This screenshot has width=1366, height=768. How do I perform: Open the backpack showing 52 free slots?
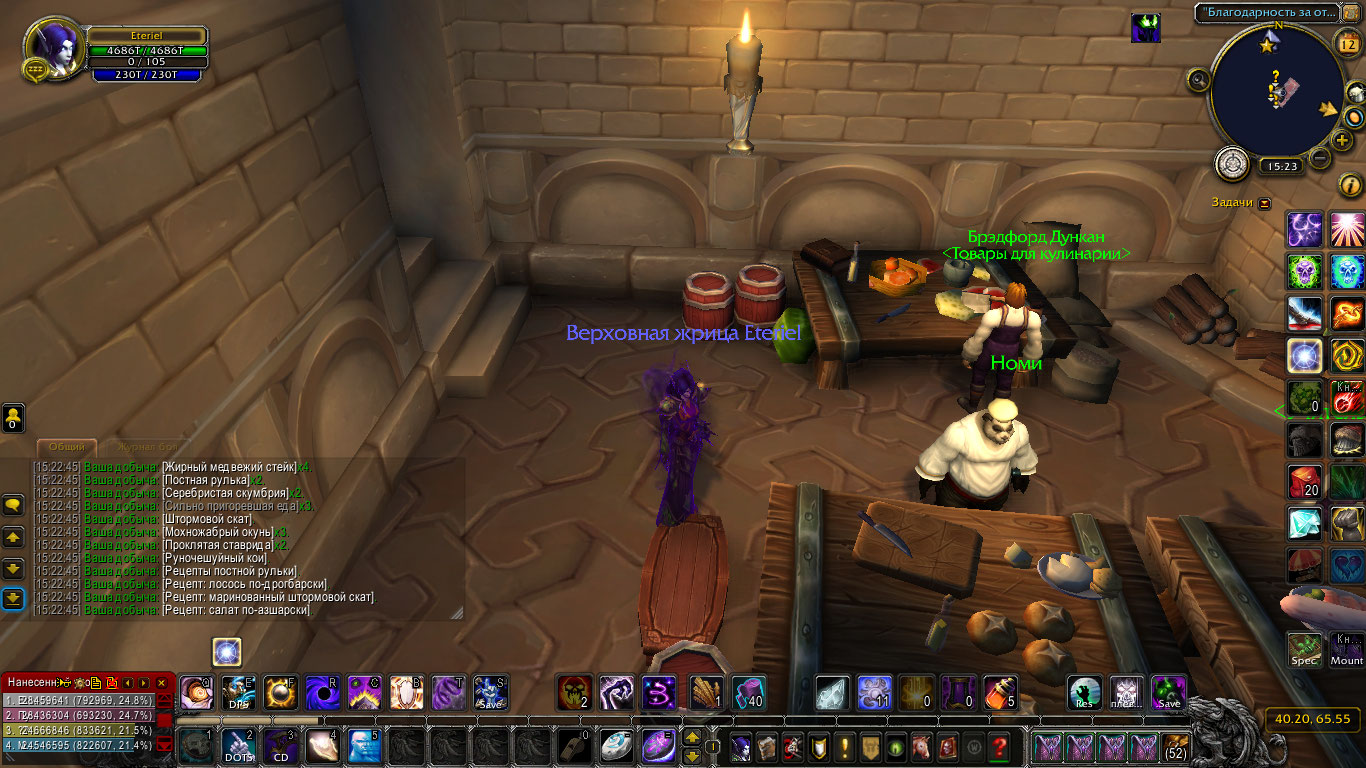click(x=1175, y=746)
